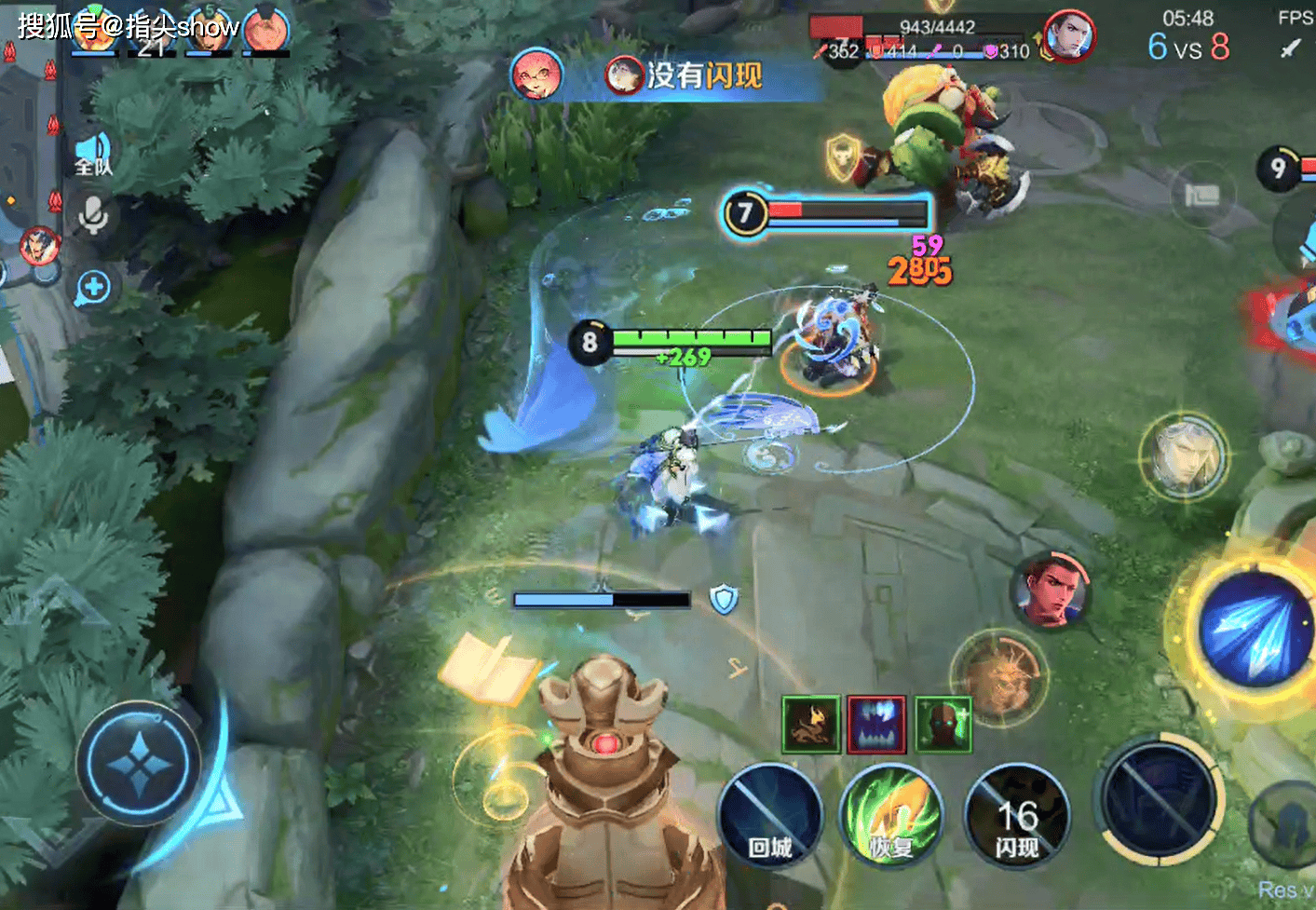Open the quick chat plus bubble
Screen dimensions: 1316x910
click(x=93, y=287)
